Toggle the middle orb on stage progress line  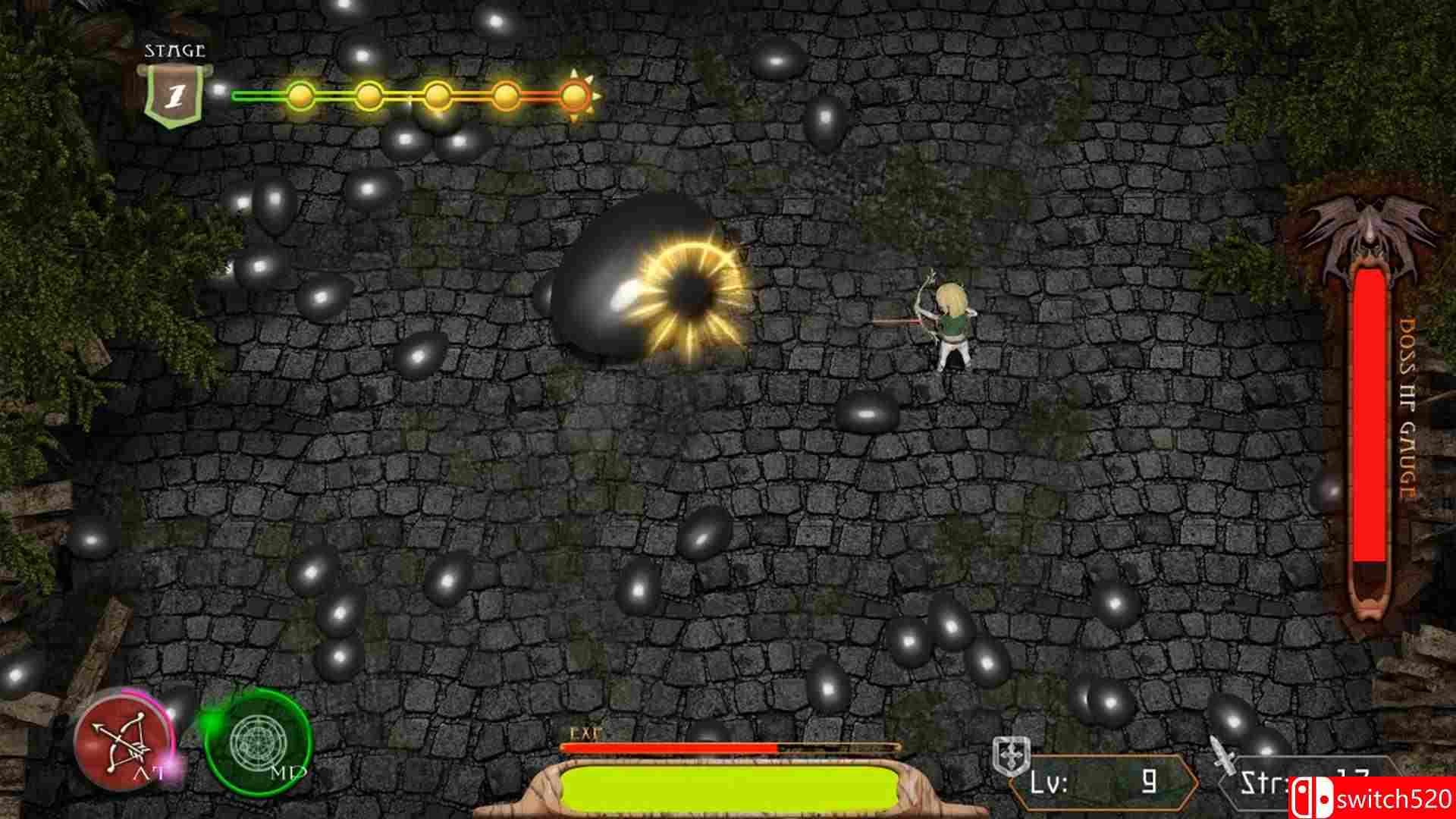tap(438, 96)
